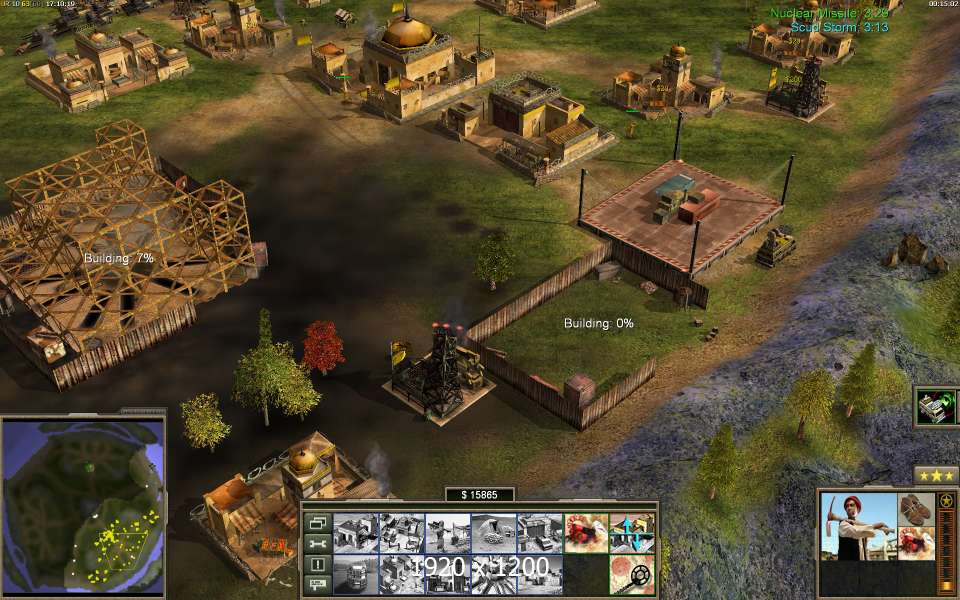Click the worker shoes upgrade icon

click(916, 509)
